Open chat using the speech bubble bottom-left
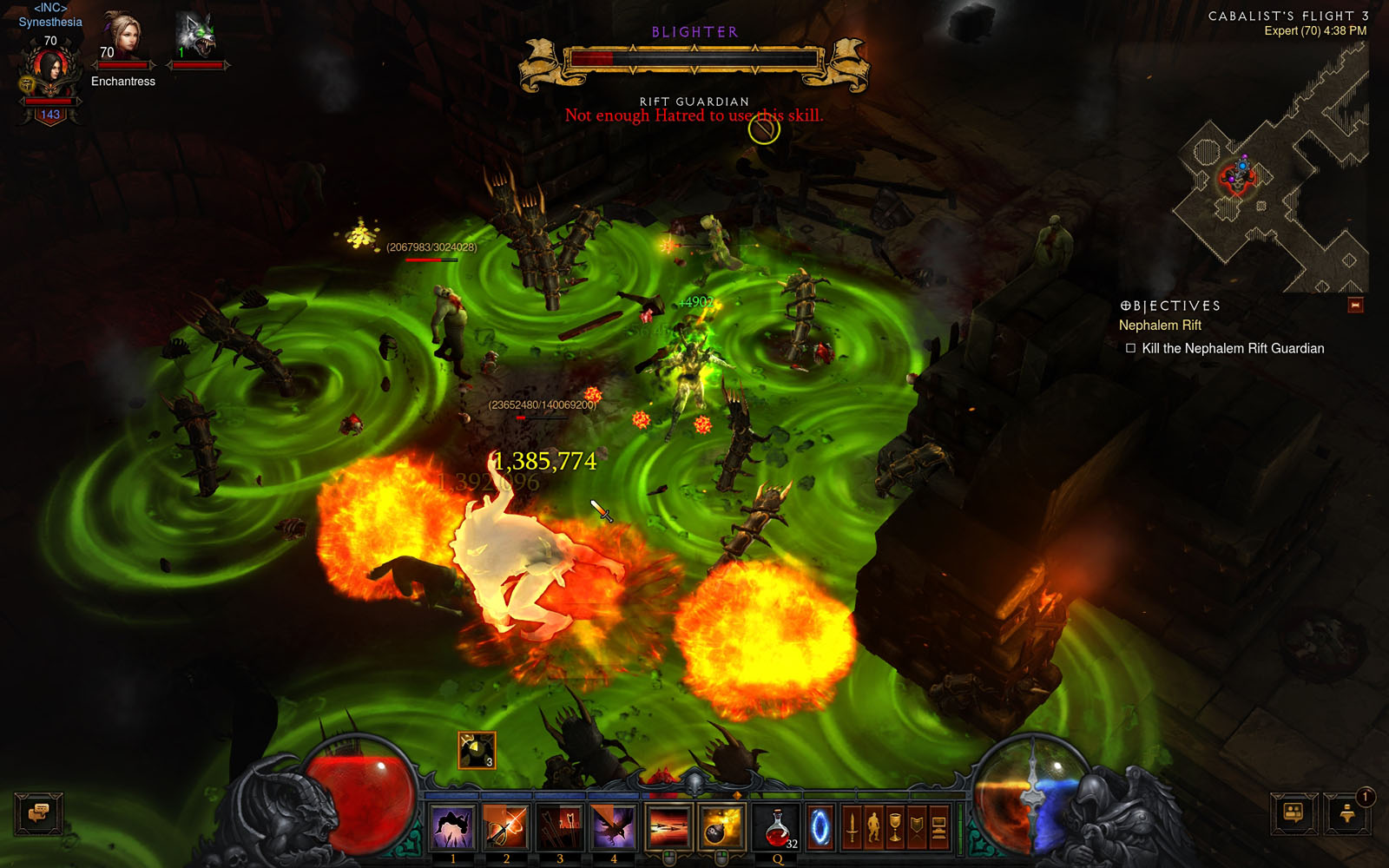The width and height of the screenshot is (1389, 868). point(41,814)
